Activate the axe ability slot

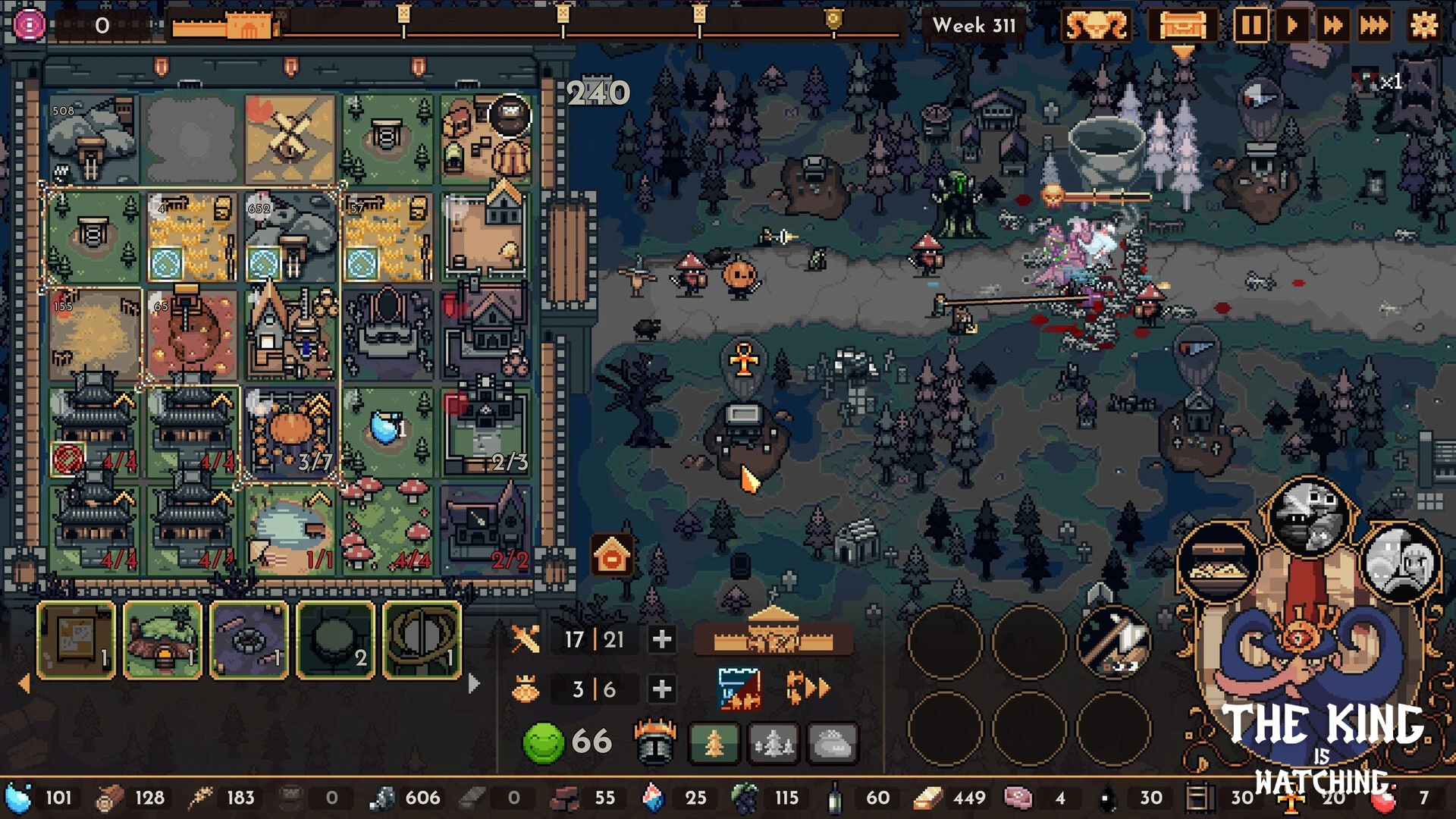1113,641
